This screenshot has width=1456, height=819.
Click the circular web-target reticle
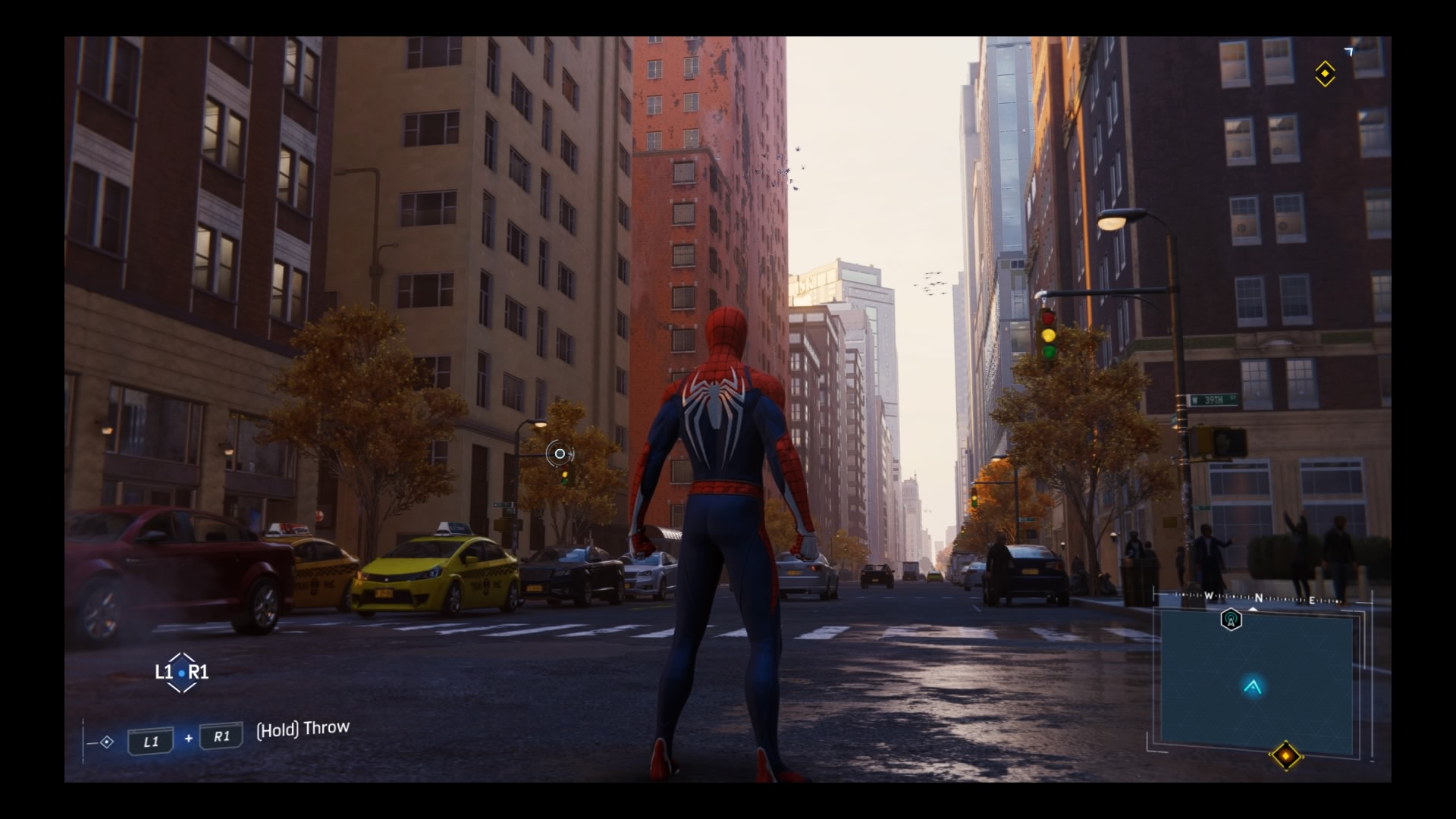560,453
